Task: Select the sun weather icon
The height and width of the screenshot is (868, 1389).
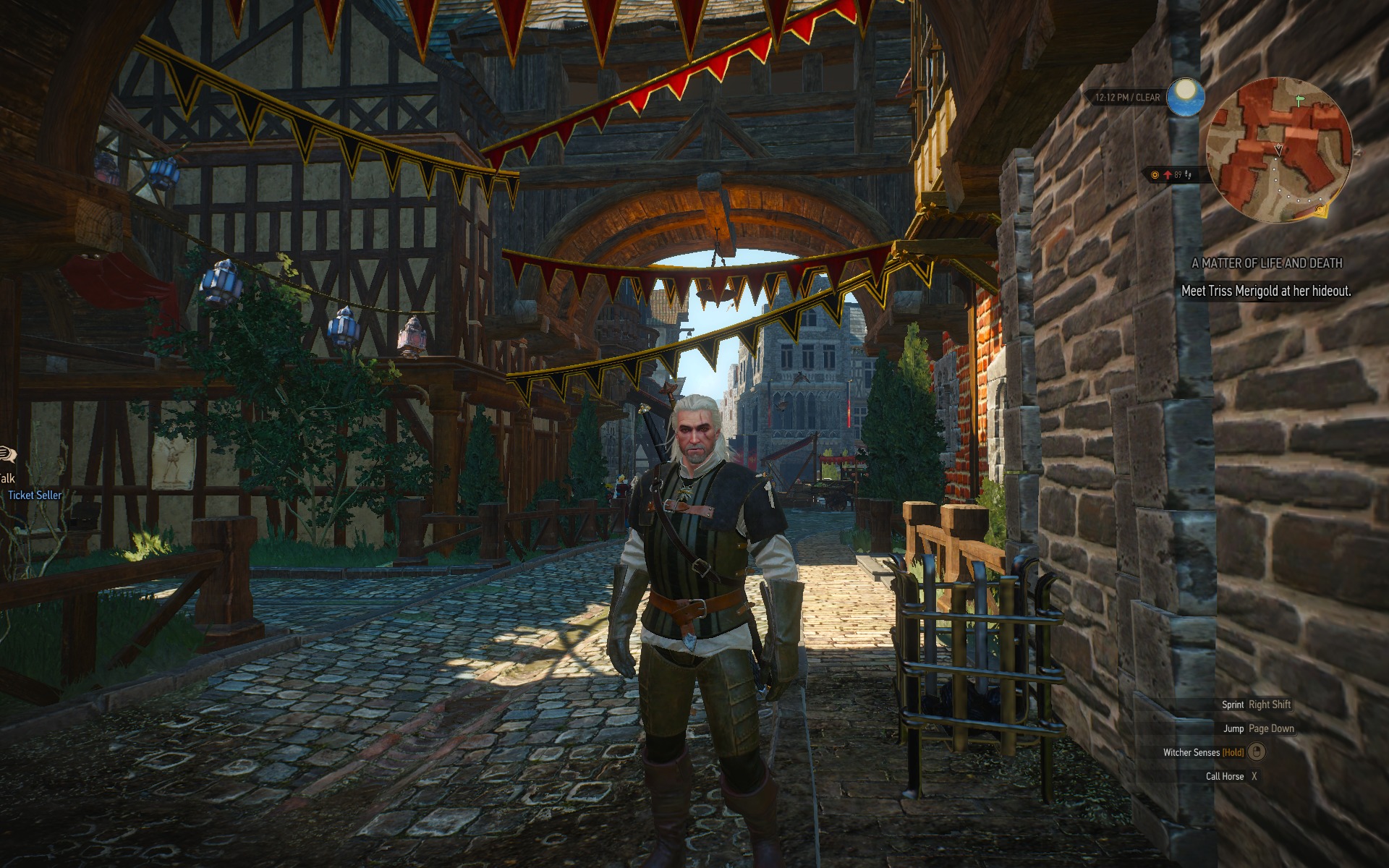Action: [x=1186, y=96]
